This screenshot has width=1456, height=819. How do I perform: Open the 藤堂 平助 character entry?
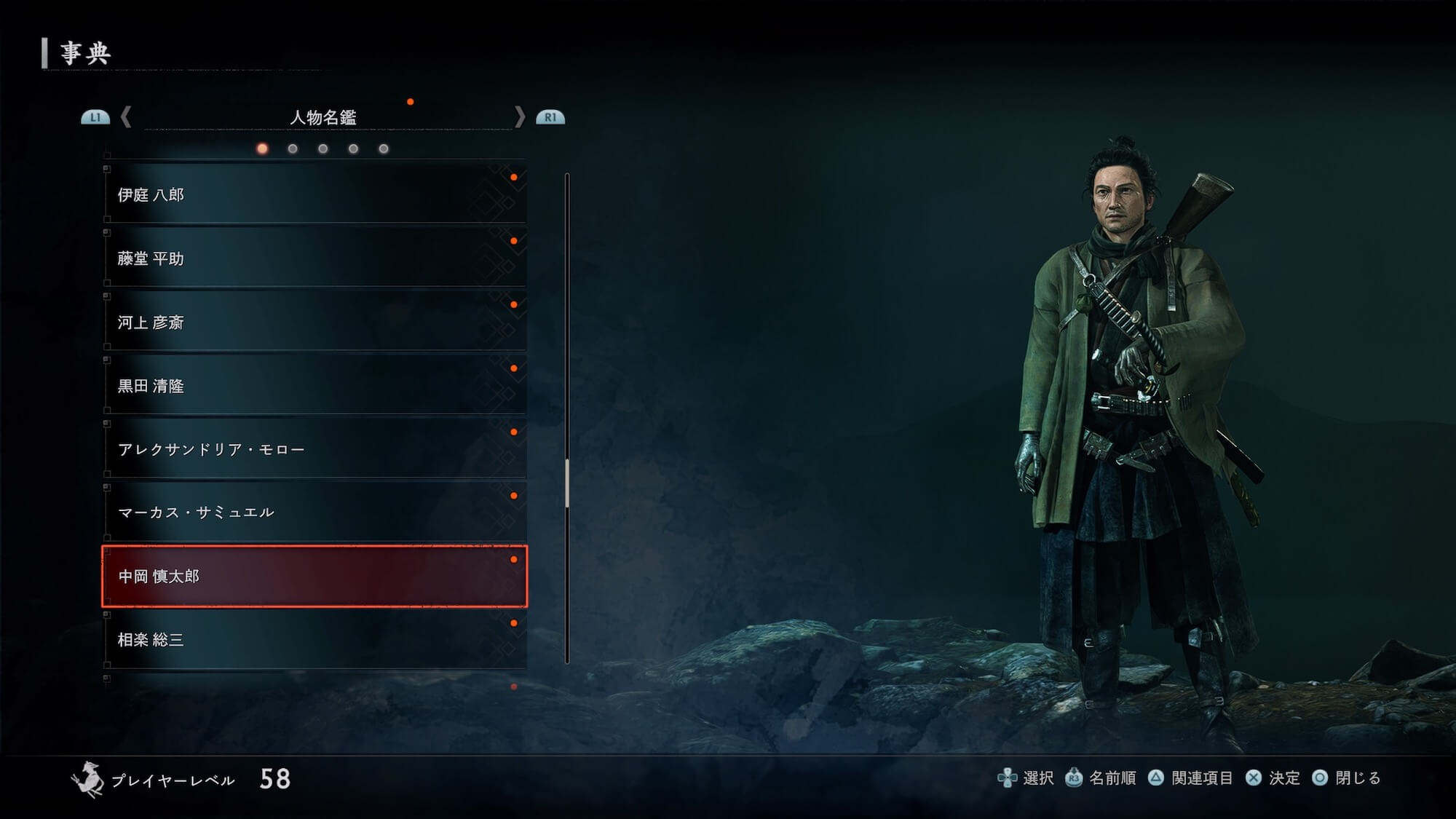(314, 258)
